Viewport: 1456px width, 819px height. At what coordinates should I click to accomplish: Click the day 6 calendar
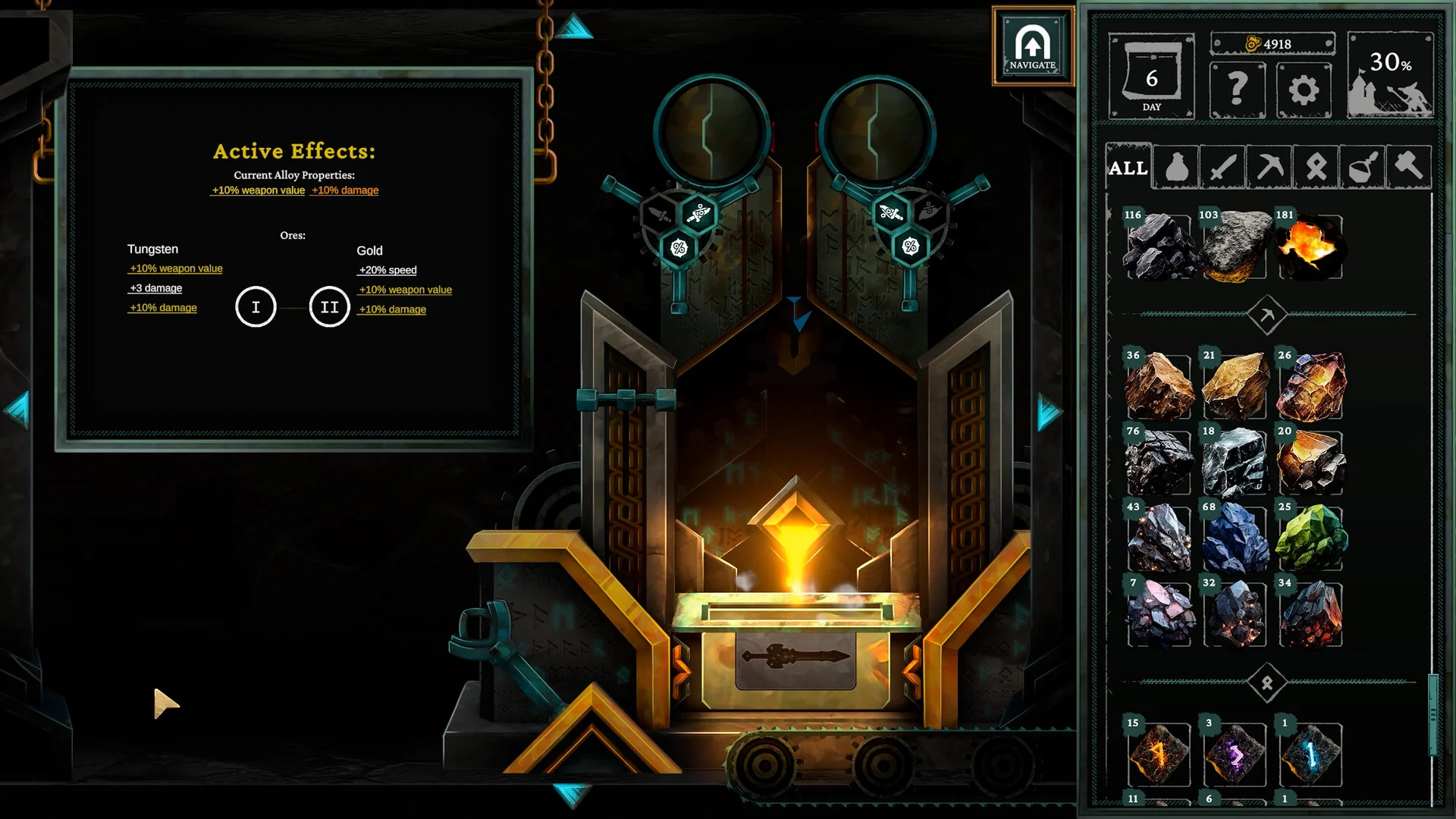coord(1151,77)
